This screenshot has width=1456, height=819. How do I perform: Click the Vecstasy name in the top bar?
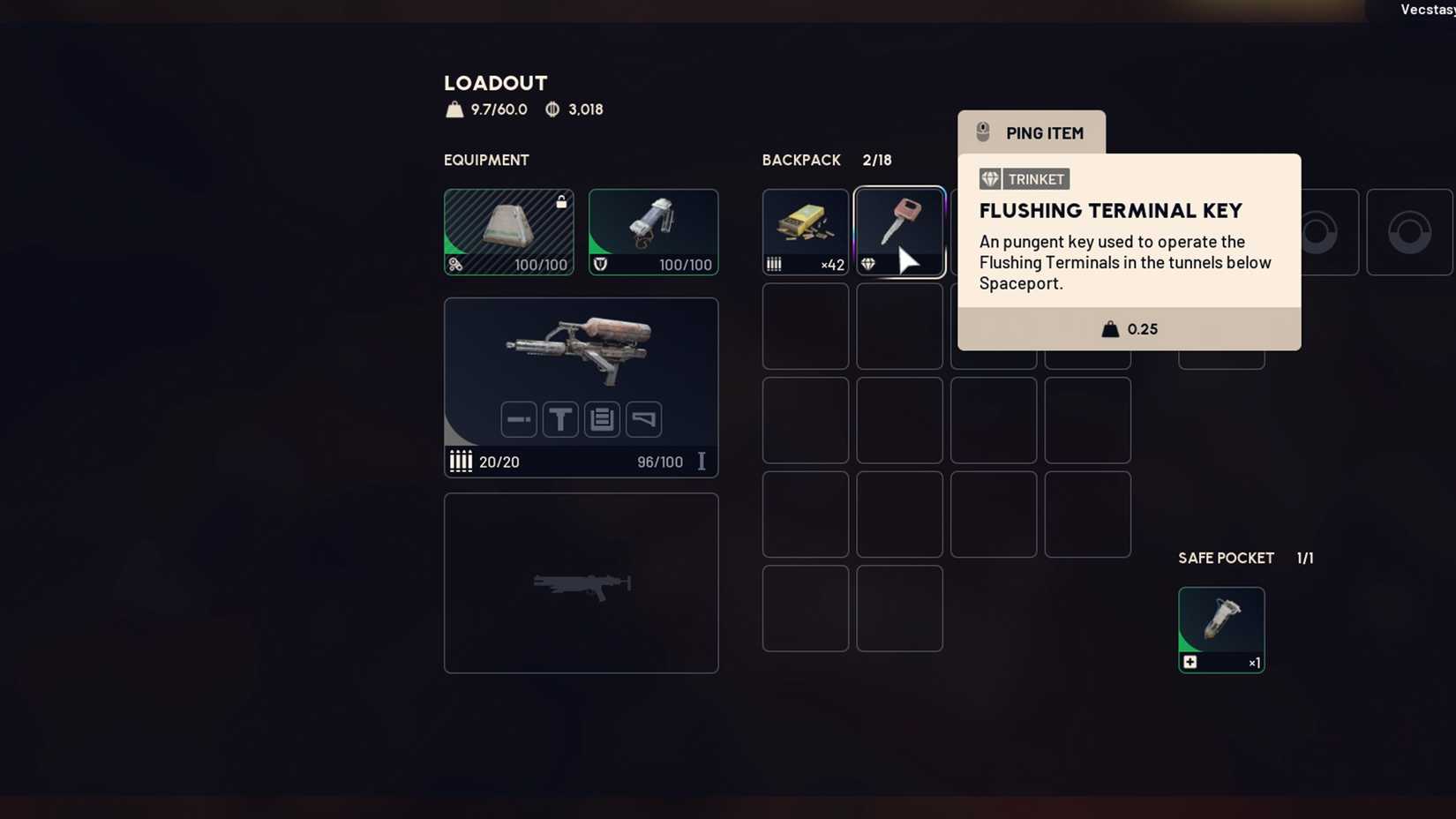1426,10
